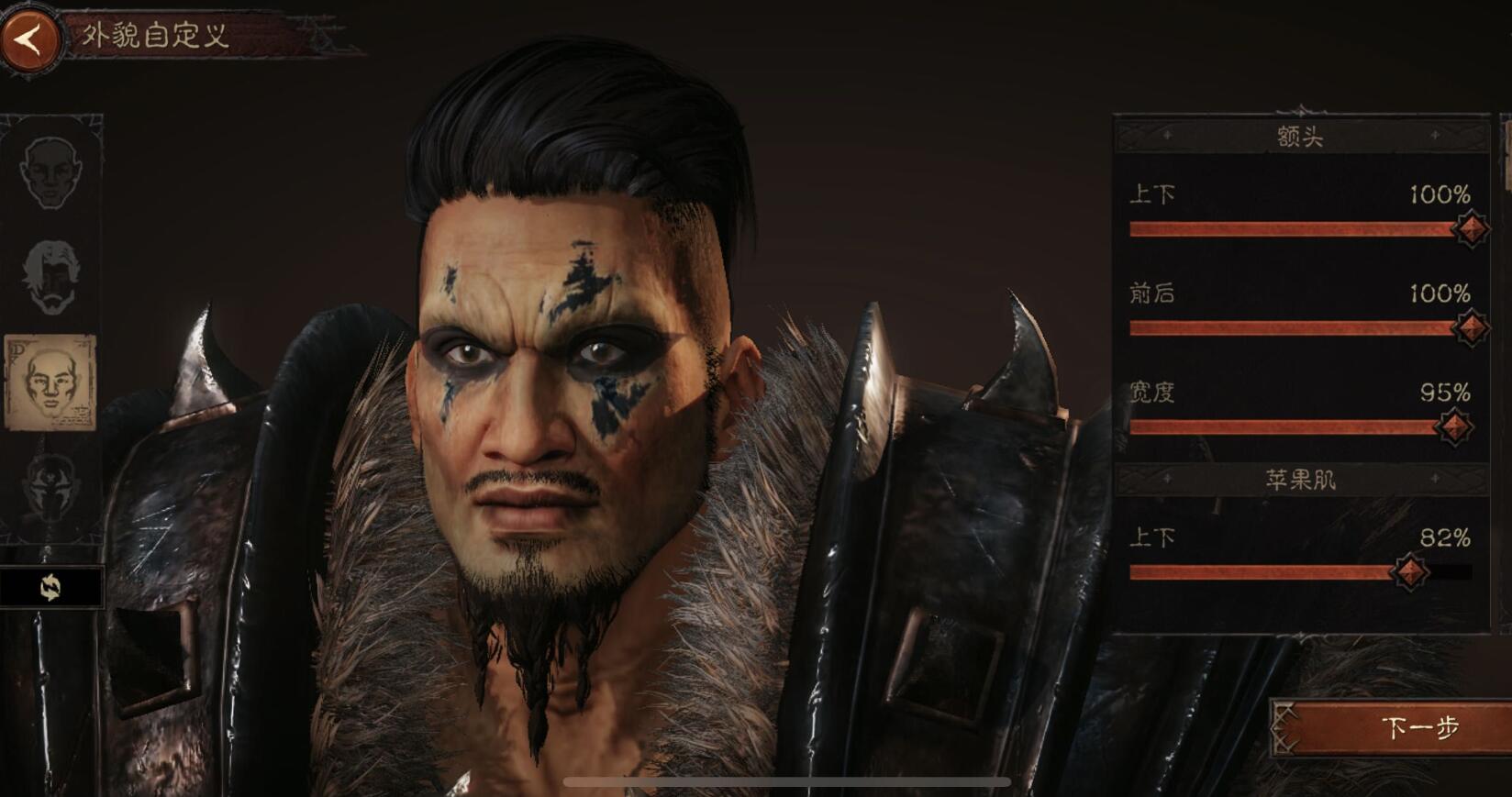Open the face paint markings tab
Viewport: 1512px width, 797px height.
50,486
